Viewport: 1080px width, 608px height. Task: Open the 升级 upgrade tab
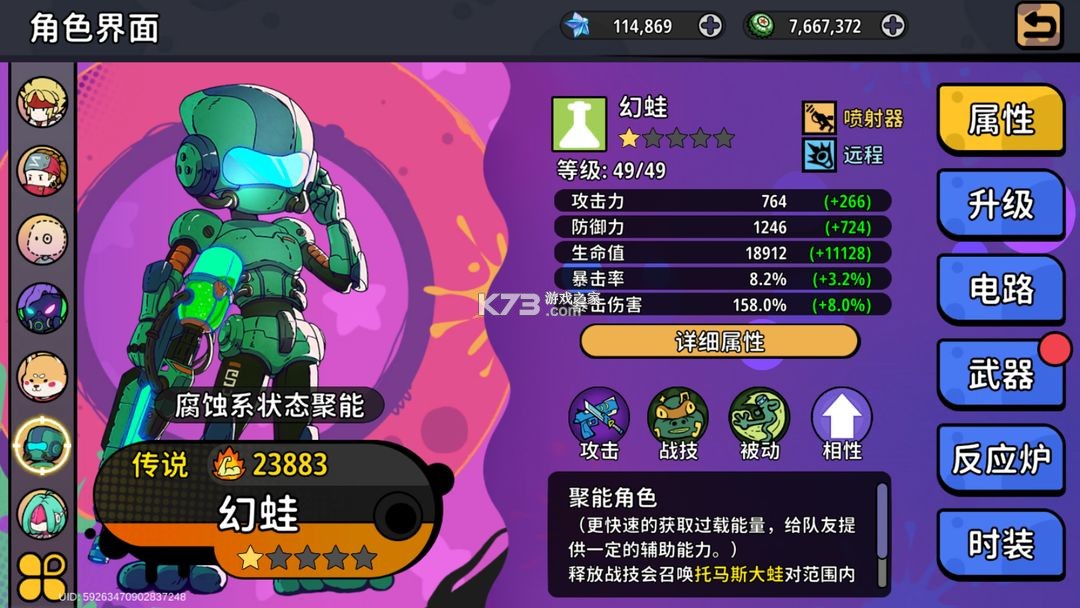coord(999,205)
